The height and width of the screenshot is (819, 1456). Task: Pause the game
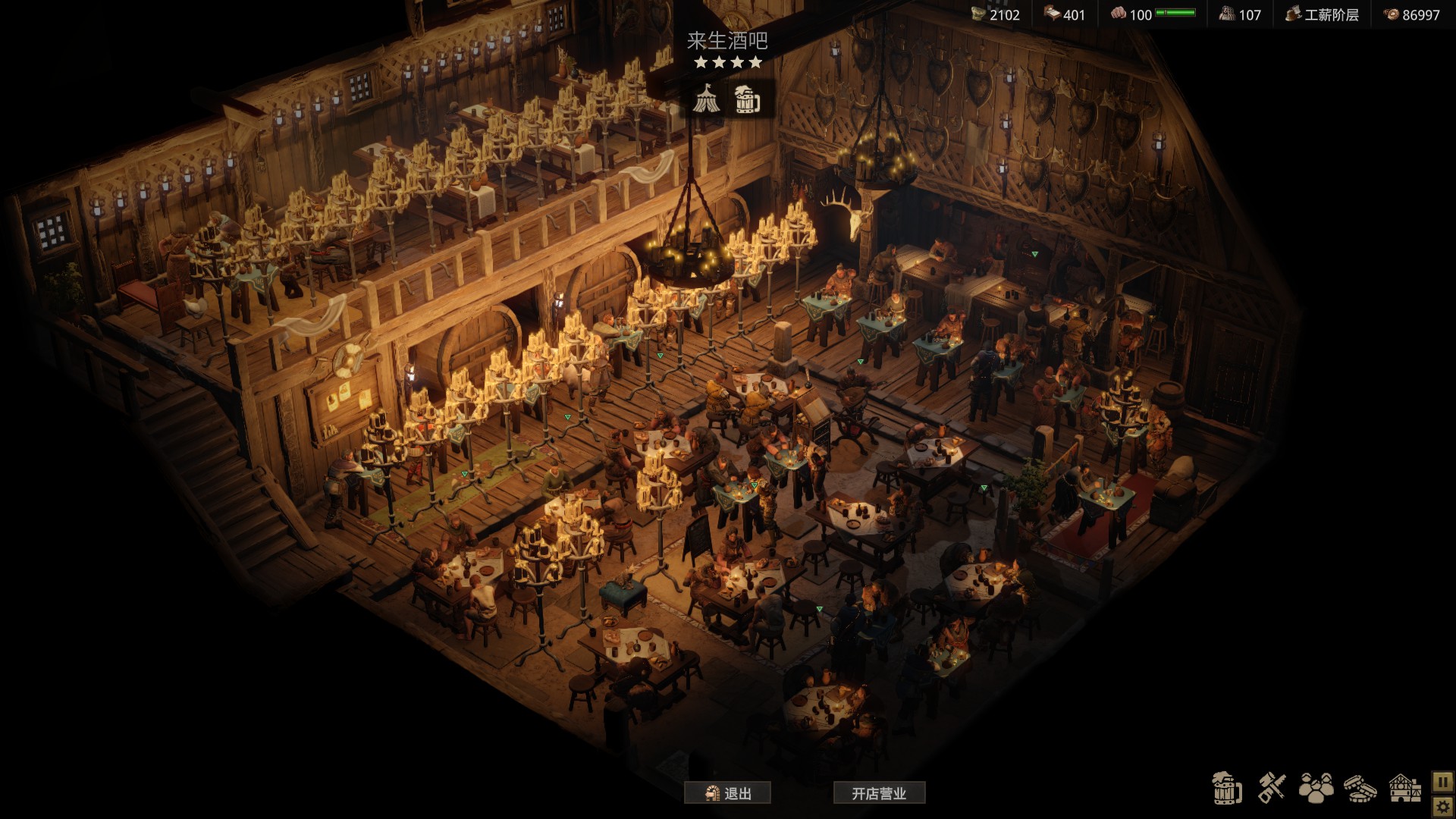(1442, 781)
